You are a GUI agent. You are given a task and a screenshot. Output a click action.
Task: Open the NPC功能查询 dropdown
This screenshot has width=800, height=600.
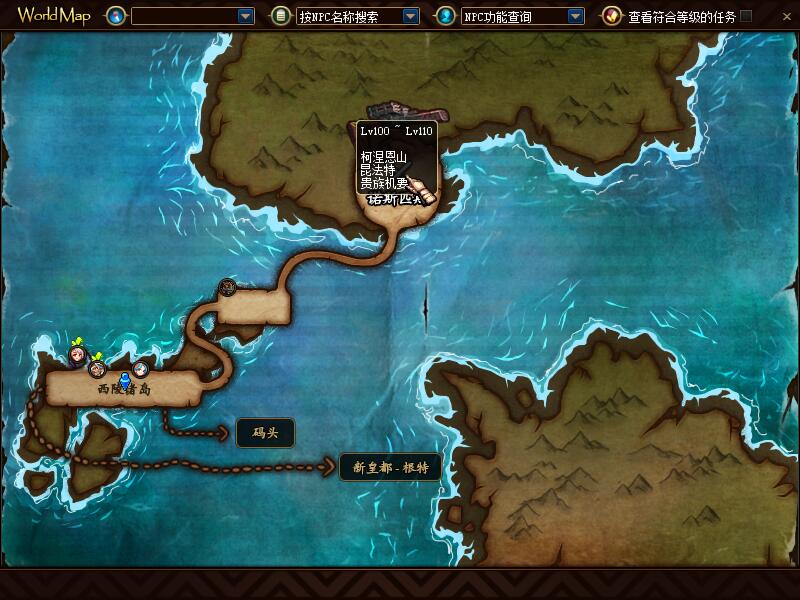(574, 16)
